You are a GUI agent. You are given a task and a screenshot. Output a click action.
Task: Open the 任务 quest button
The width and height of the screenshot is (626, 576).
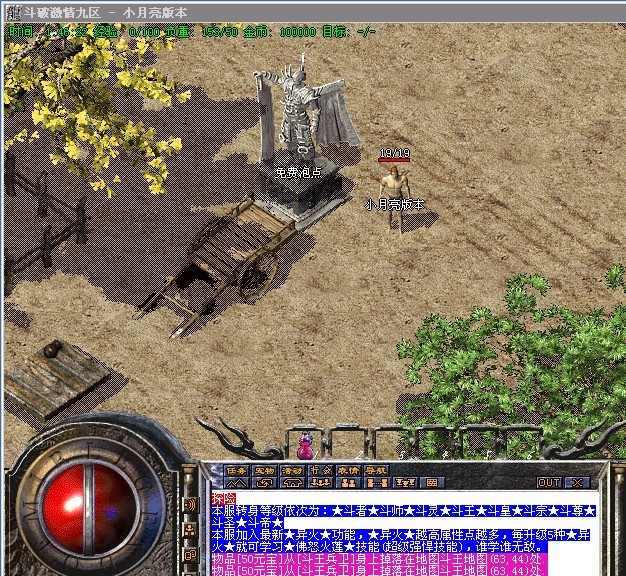pos(236,470)
